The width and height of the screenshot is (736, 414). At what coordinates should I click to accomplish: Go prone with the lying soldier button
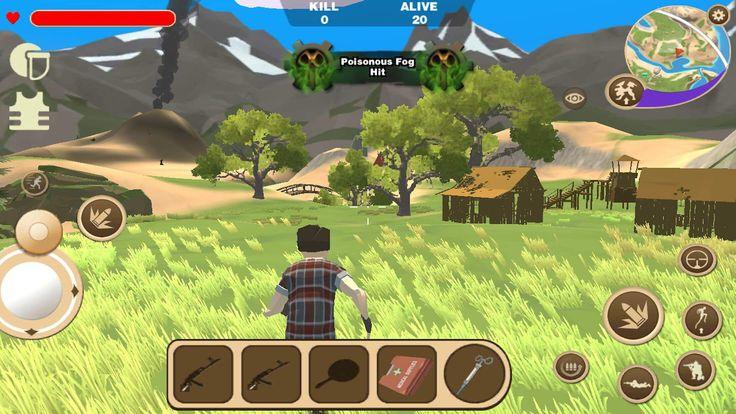[637, 383]
